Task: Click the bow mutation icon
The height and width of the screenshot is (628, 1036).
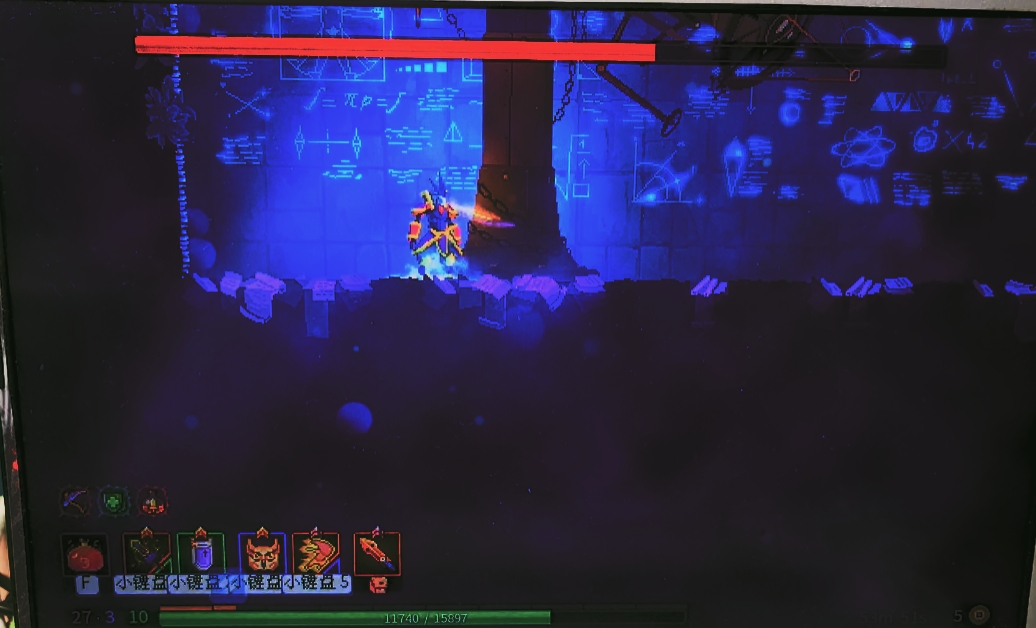Action: tap(76, 500)
